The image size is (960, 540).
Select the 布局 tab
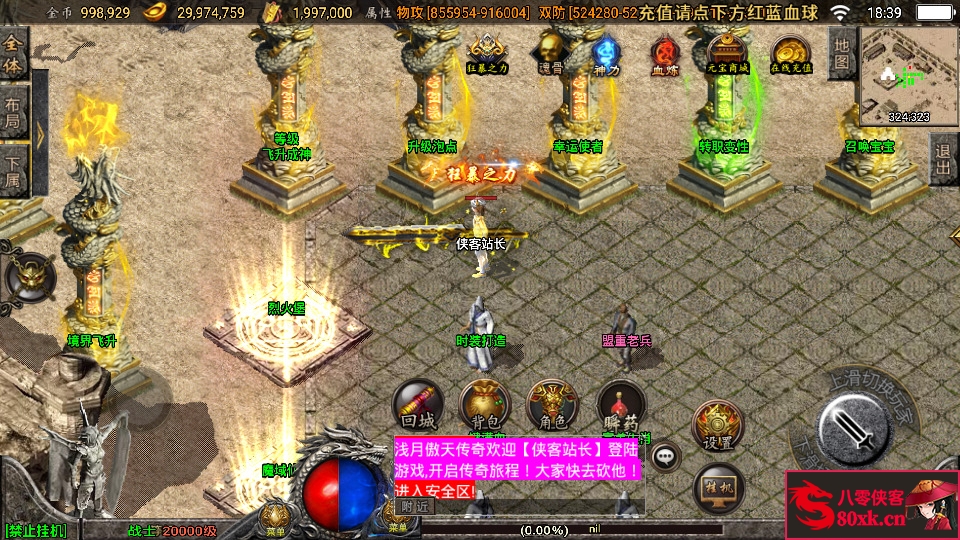13,112
